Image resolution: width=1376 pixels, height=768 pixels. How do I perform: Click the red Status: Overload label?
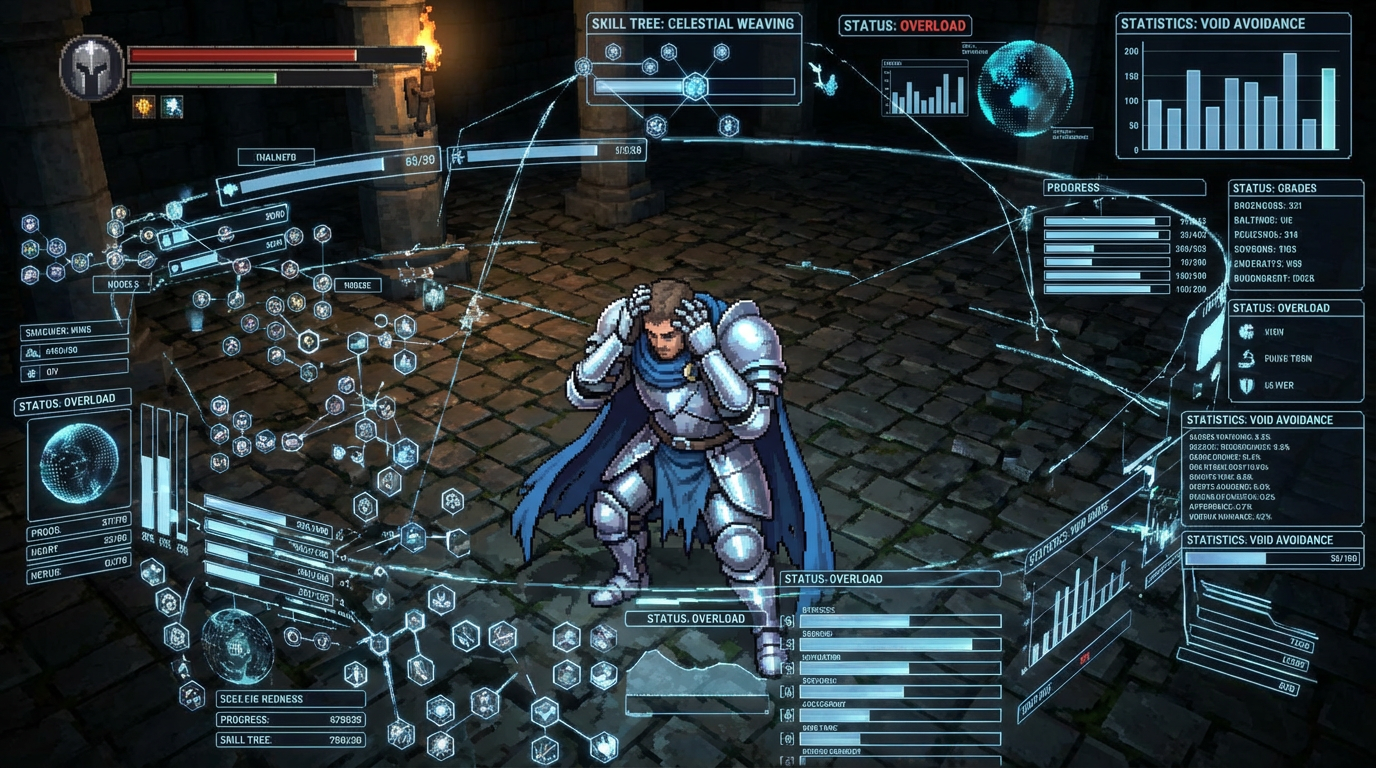click(x=906, y=26)
